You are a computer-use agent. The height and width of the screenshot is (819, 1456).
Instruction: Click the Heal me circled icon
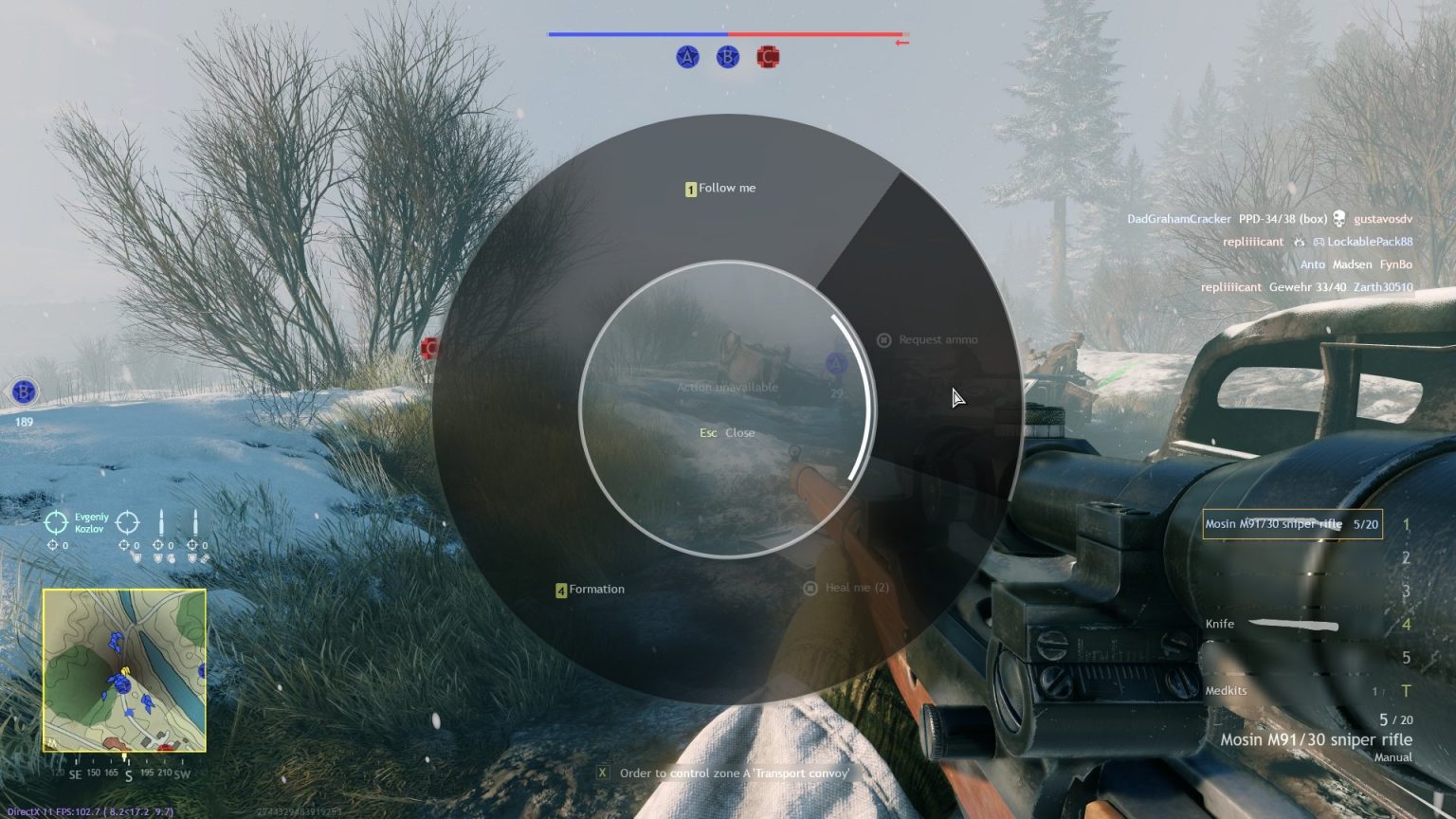coord(810,588)
